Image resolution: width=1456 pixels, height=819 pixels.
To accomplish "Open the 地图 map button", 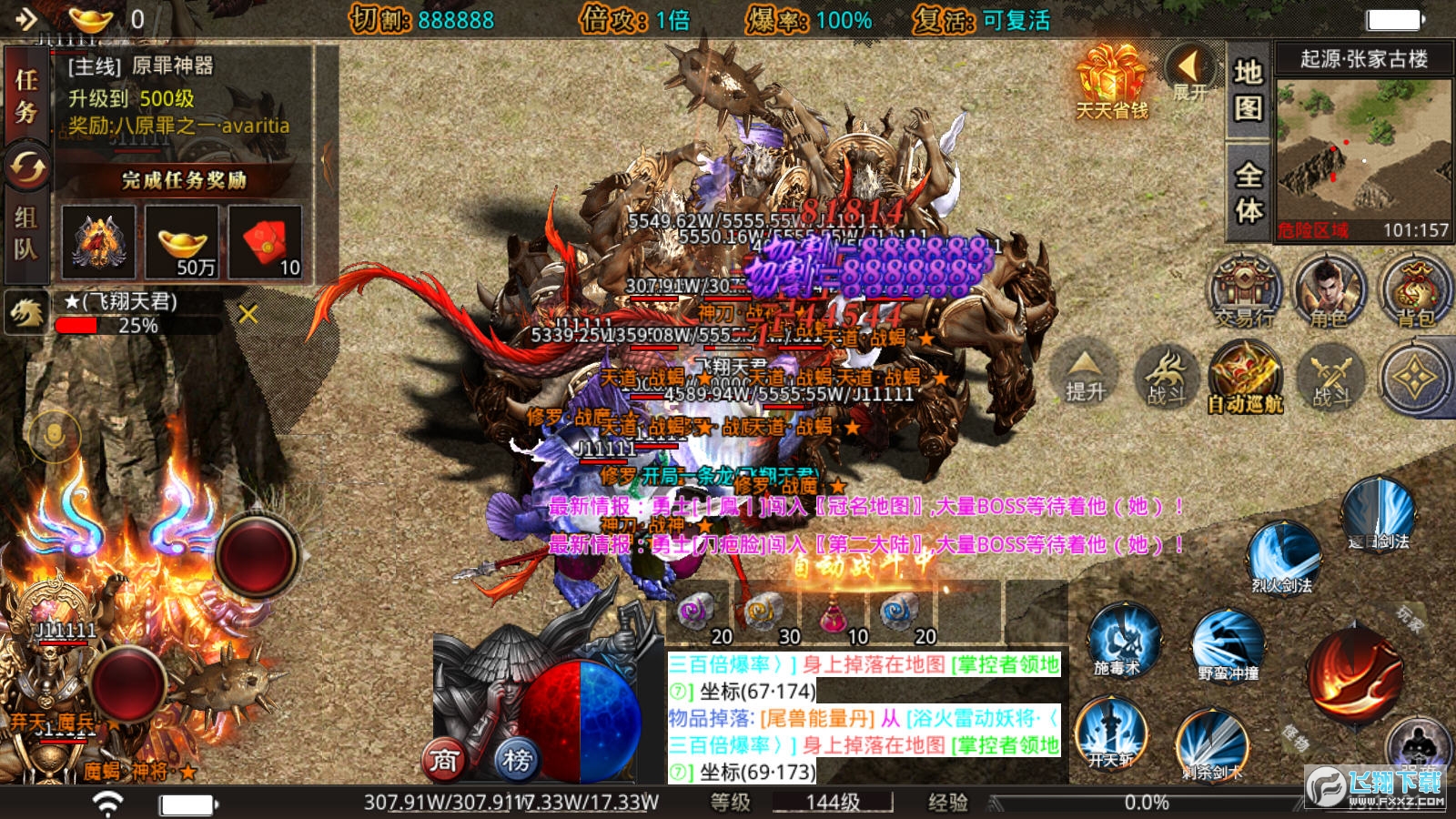I will point(1248,89).
